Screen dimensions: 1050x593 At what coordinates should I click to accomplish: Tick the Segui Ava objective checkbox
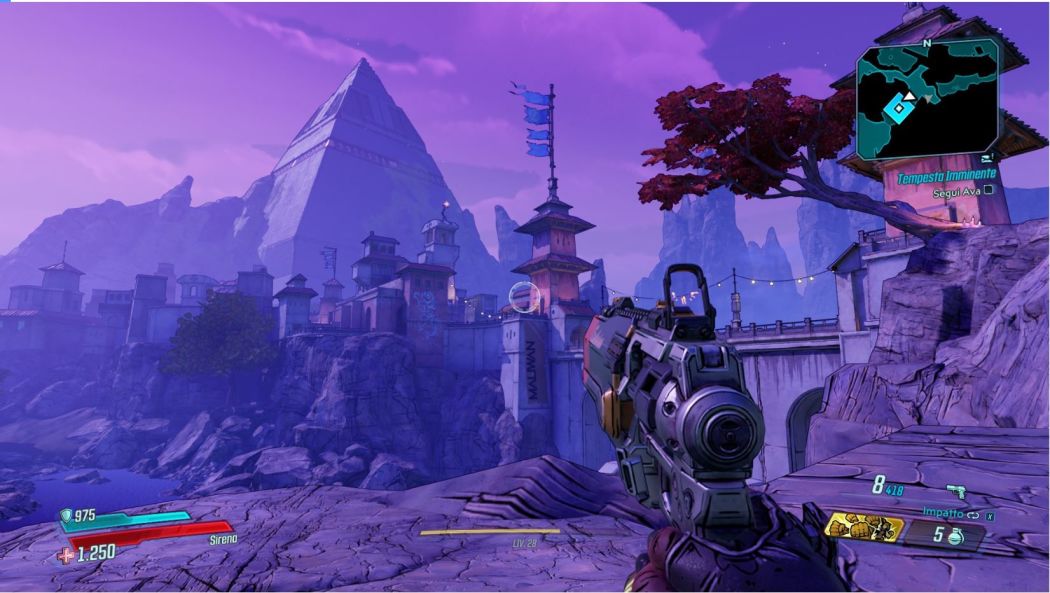click(x=988, y=189)
